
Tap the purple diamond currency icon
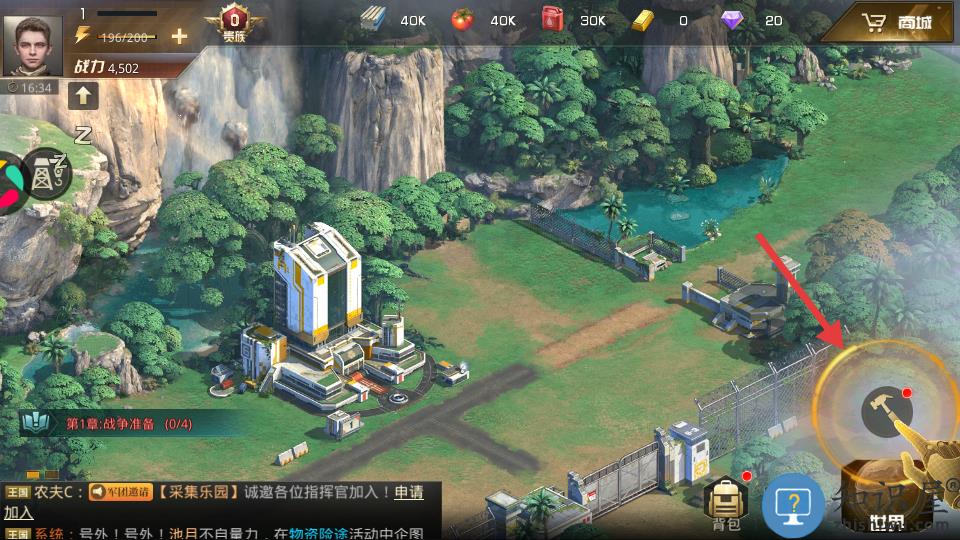[x=733, y=20]
